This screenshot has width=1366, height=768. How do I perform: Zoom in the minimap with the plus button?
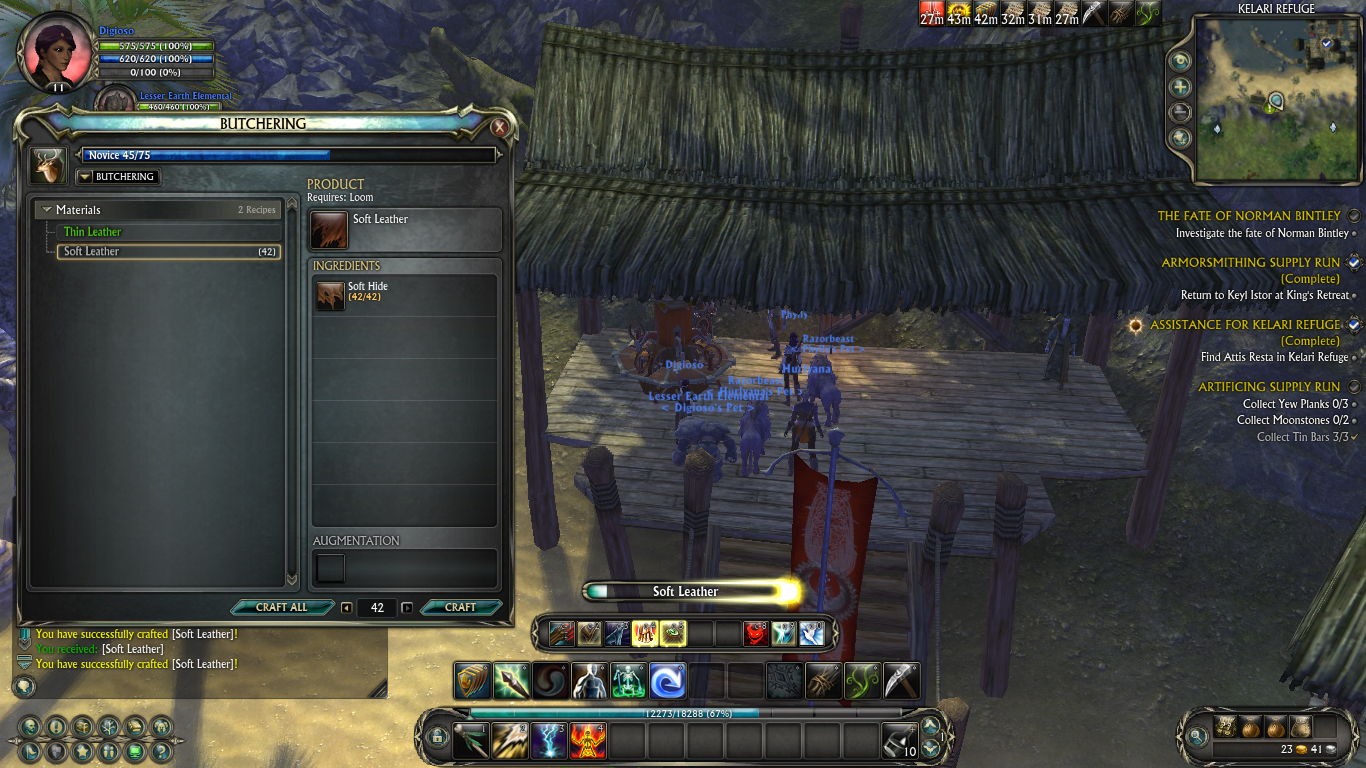click(x=1180, y=87)
